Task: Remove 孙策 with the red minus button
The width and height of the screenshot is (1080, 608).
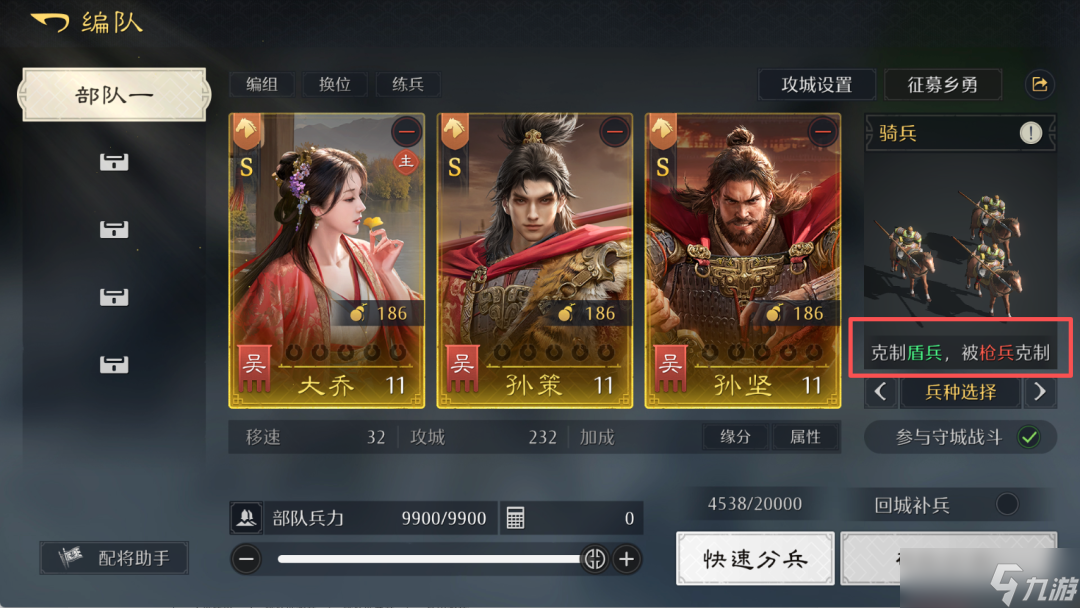Action: pyautogui.click(x=615, y=132)
